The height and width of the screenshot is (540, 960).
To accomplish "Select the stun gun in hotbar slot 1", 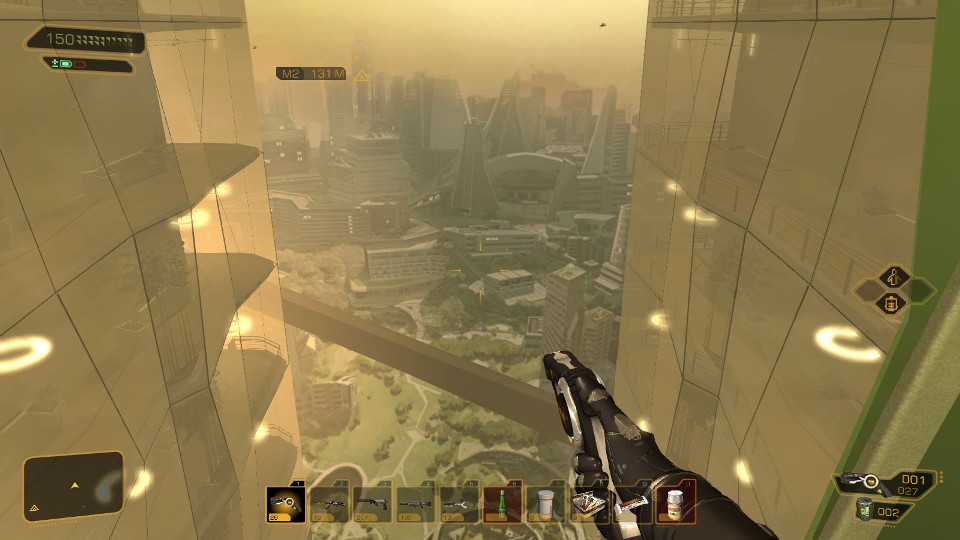I will (x=286, y=504).
